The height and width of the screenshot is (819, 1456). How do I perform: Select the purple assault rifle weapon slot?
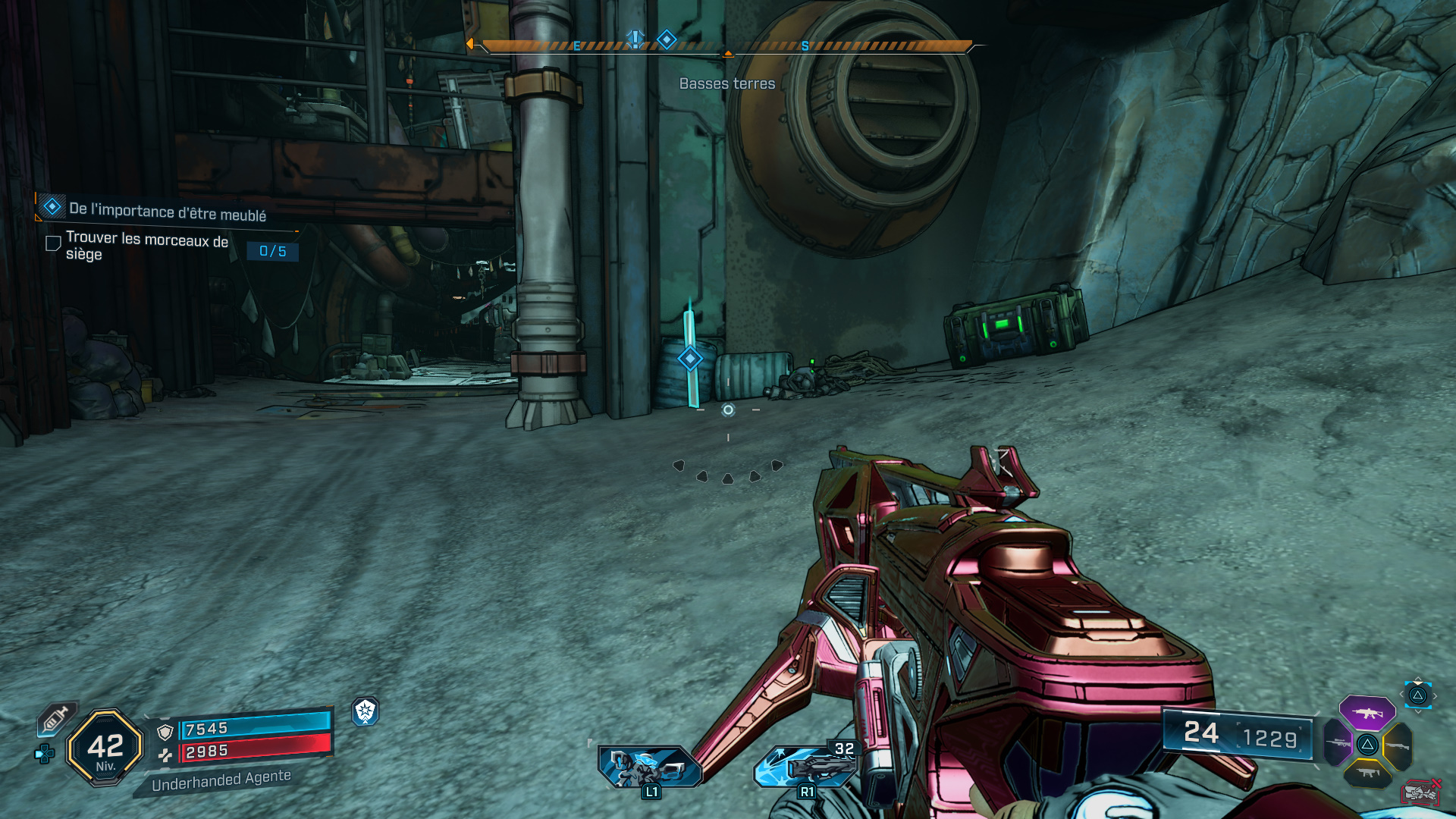click(1367, 713)
